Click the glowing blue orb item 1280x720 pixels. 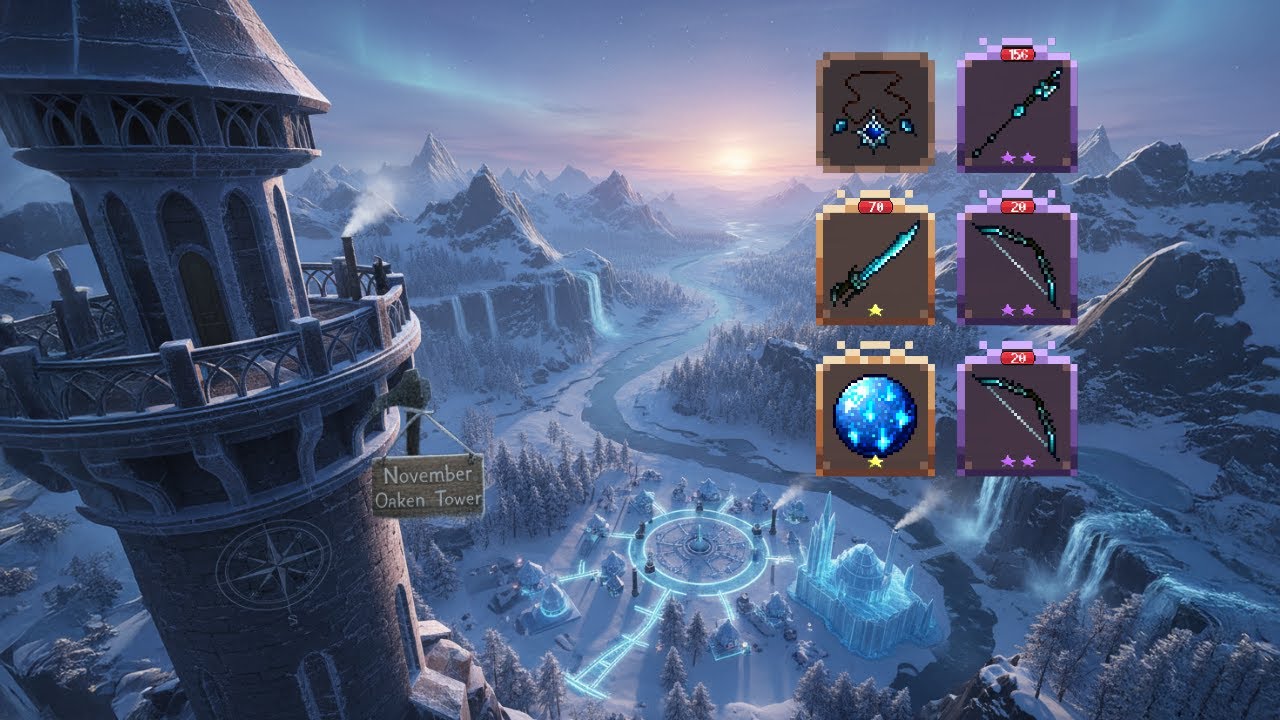[x=875, y=415]
